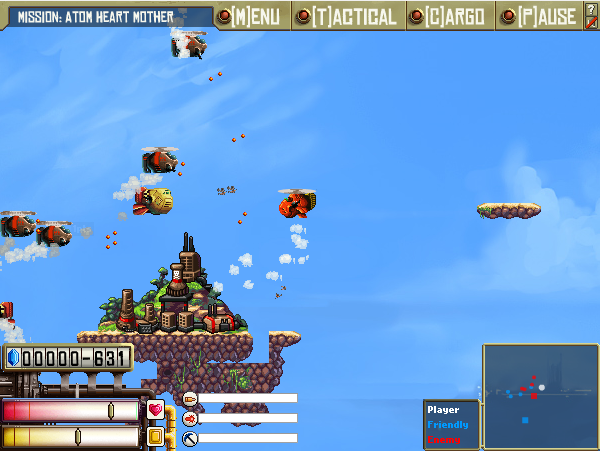The width and height of the screenshot is (600, 451).
Task: Select the bullet weapon icon
Action: [190, 398]
